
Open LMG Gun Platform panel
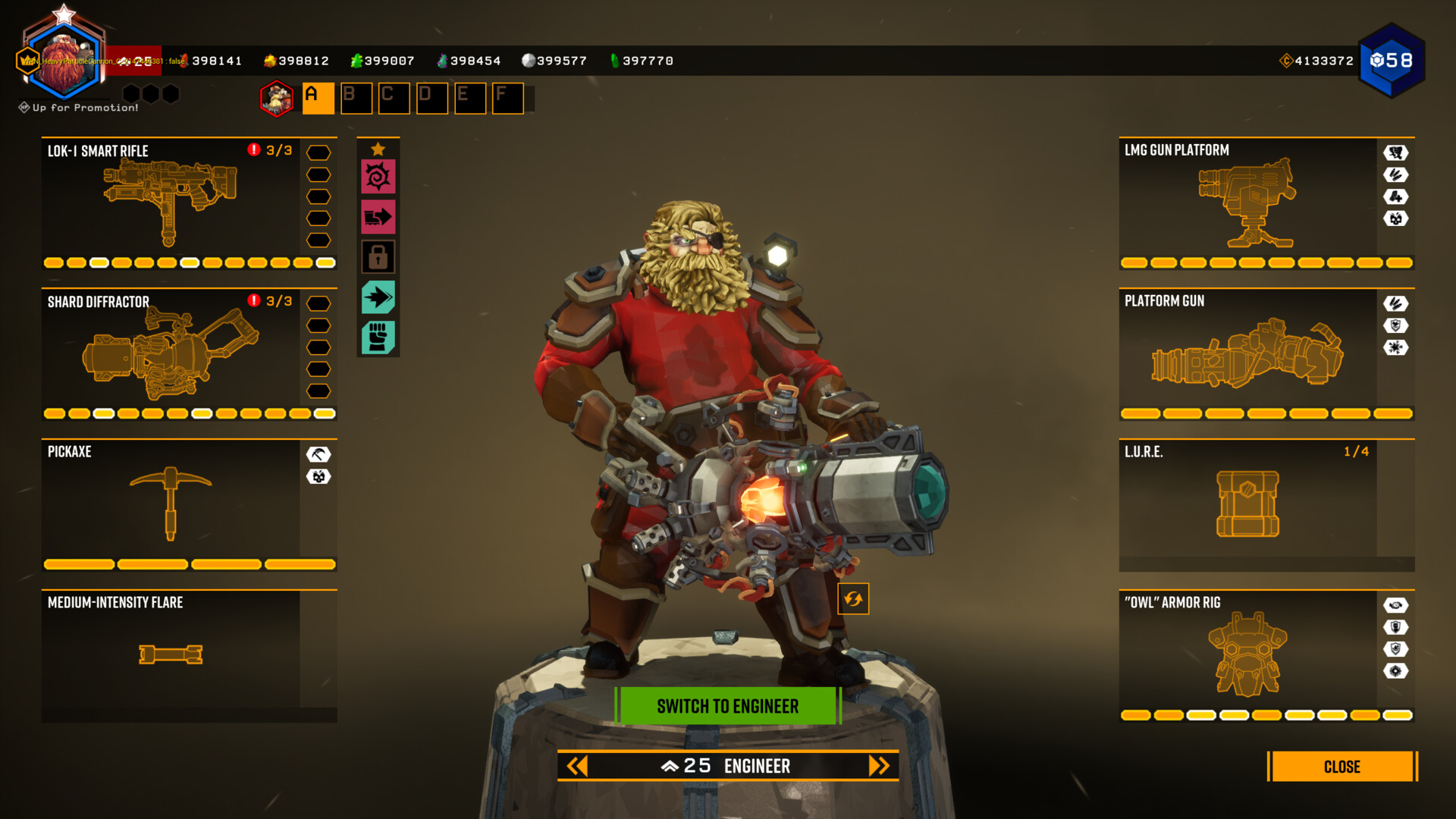tap(1247, 202)
